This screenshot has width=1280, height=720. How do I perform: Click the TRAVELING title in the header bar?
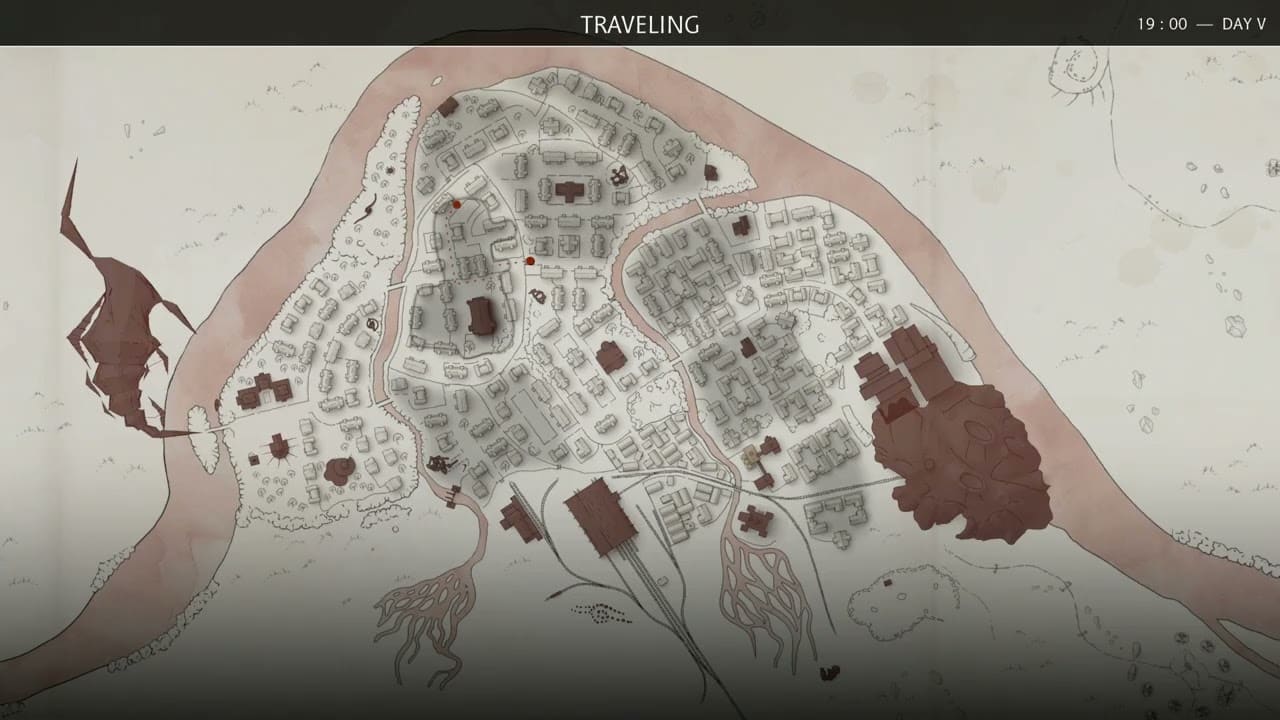pos(639,24)
